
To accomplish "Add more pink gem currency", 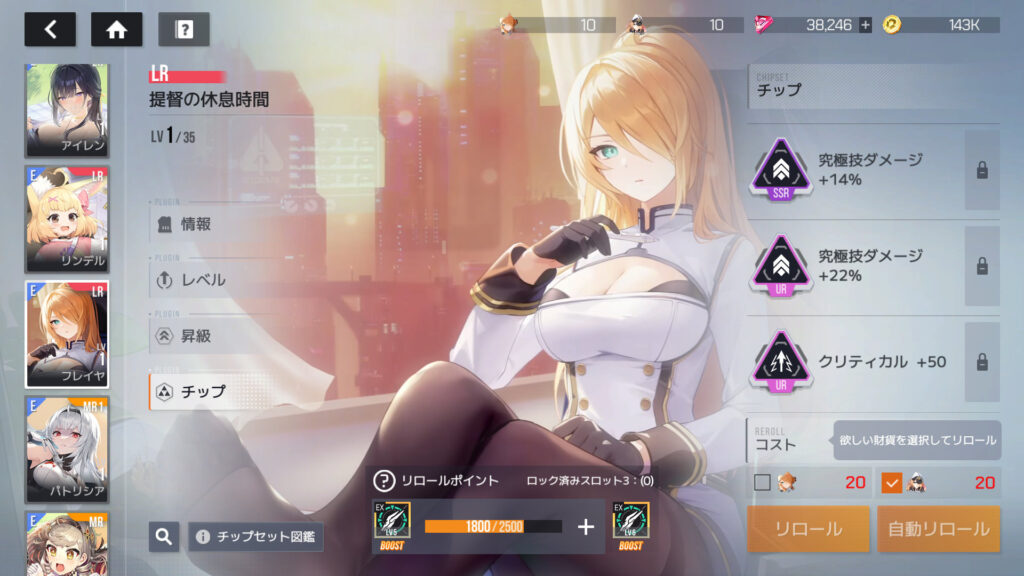I will click(x=865, y=25).
